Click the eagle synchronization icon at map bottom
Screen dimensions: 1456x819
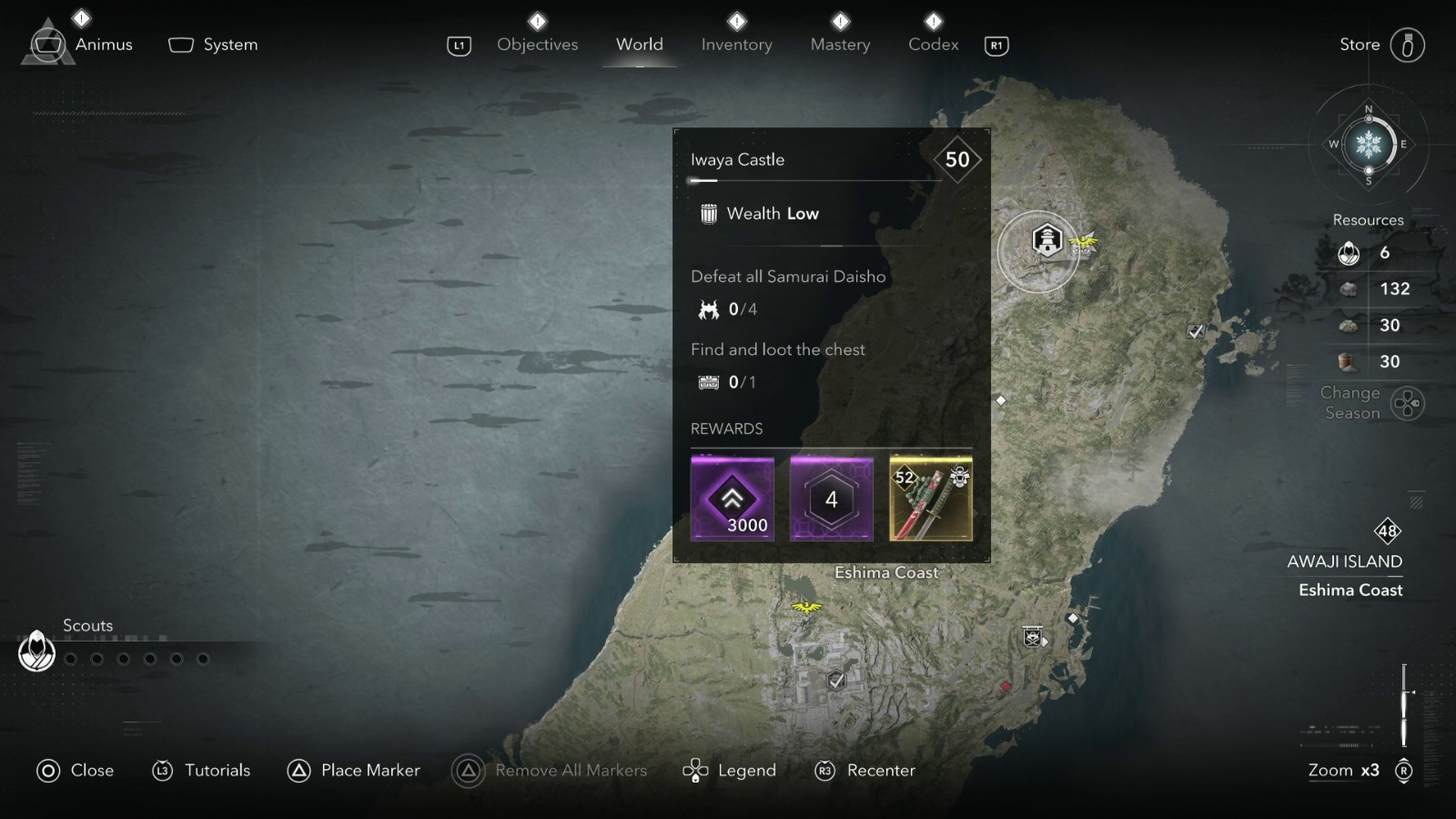point(808,606)
